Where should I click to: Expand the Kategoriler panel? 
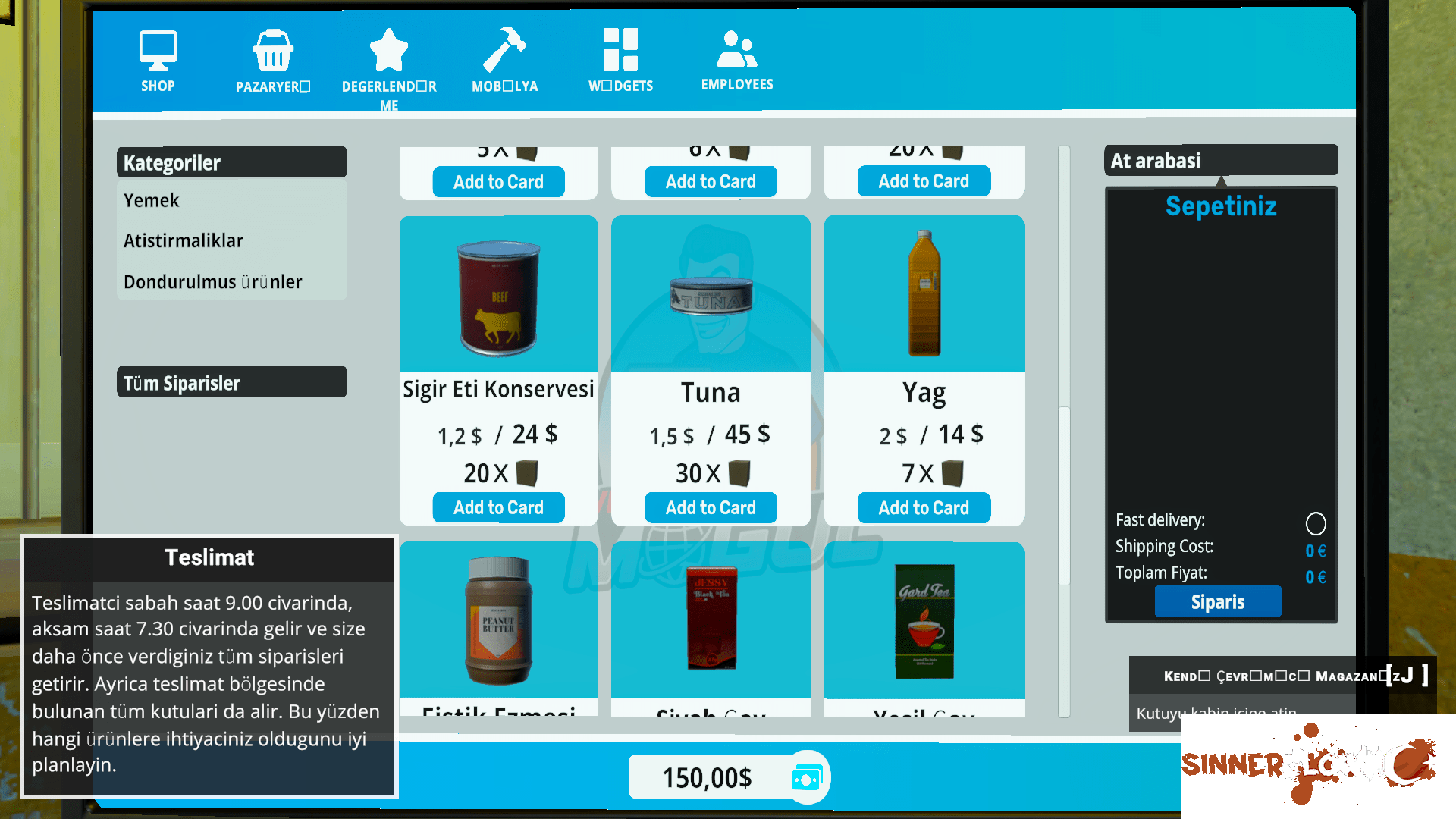coord(231,162)
